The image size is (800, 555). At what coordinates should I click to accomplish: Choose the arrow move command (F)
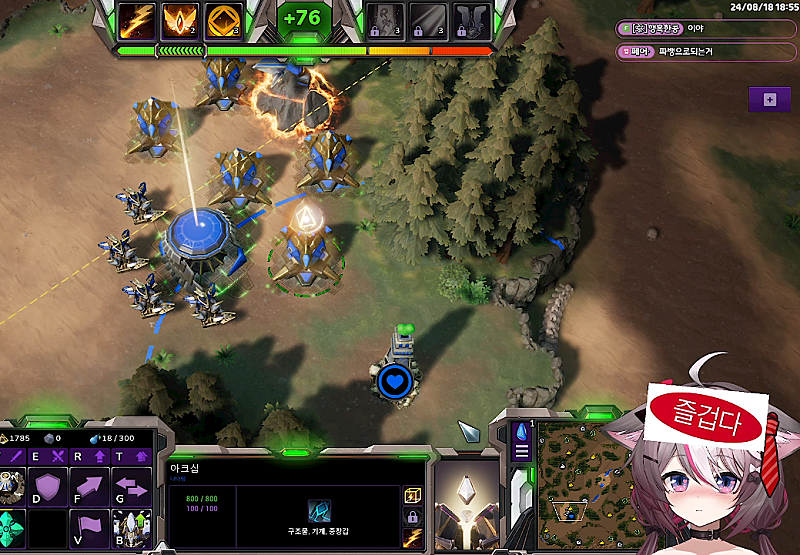click(x=91, y=488)
